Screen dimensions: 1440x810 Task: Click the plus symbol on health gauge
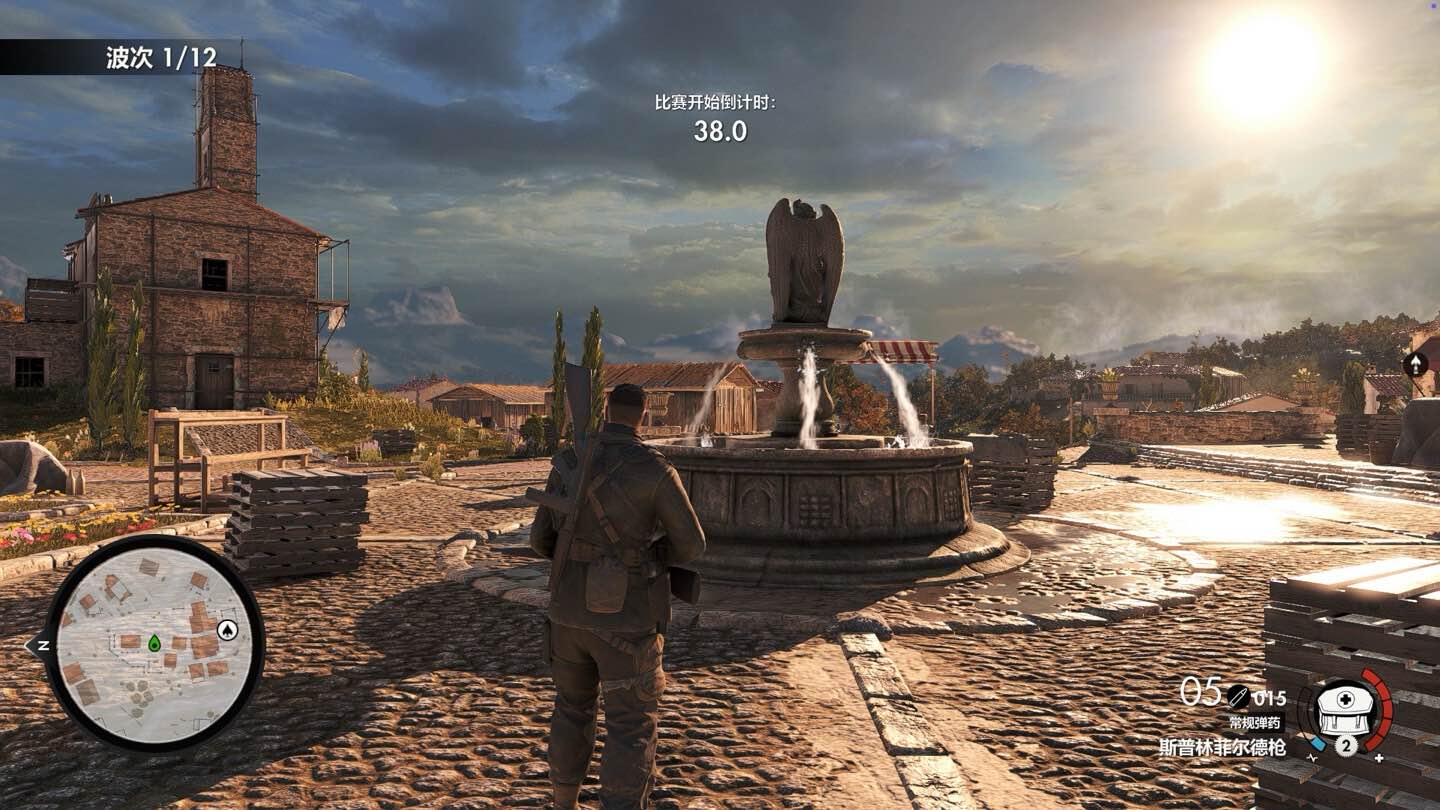click(1380, 757)
